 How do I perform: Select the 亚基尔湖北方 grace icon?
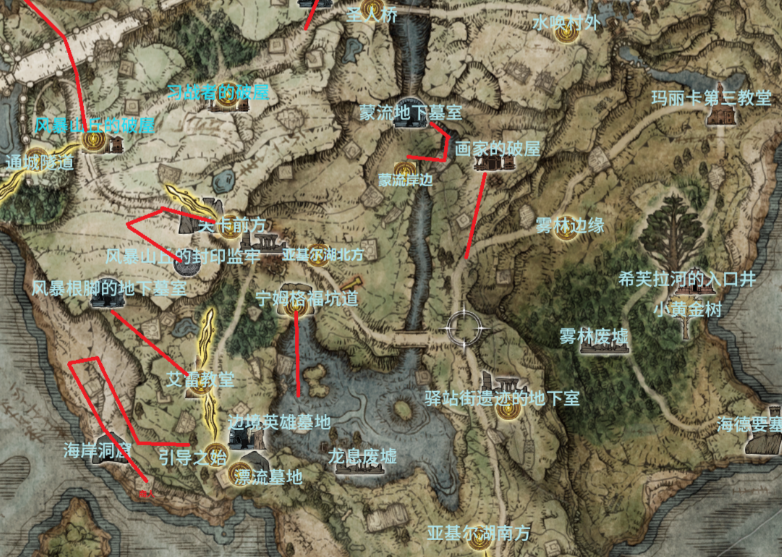coord(318,253)
